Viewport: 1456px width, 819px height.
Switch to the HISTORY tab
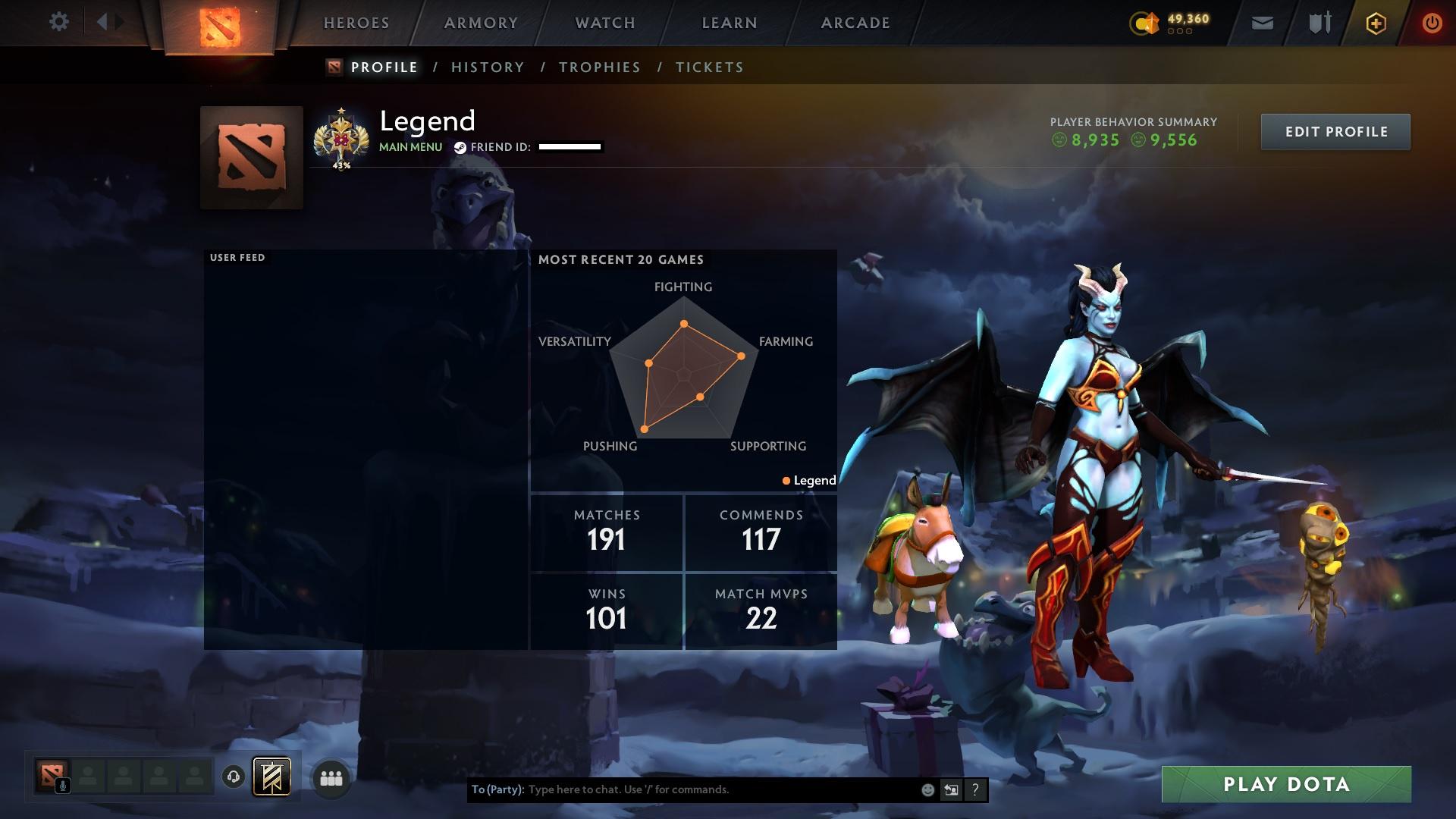pos(487,67)
